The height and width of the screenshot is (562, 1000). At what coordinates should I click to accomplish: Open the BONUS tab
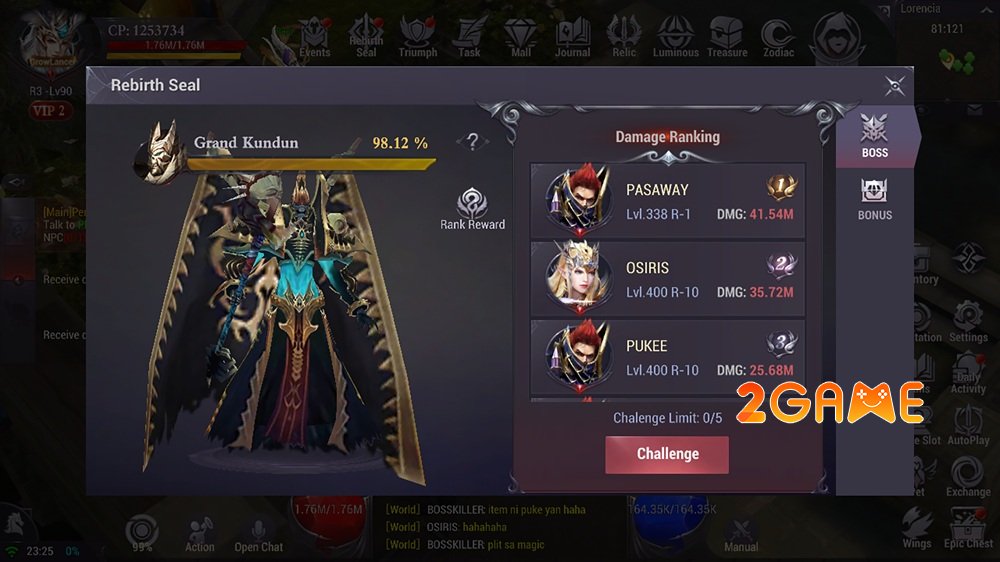click(874, 198)
